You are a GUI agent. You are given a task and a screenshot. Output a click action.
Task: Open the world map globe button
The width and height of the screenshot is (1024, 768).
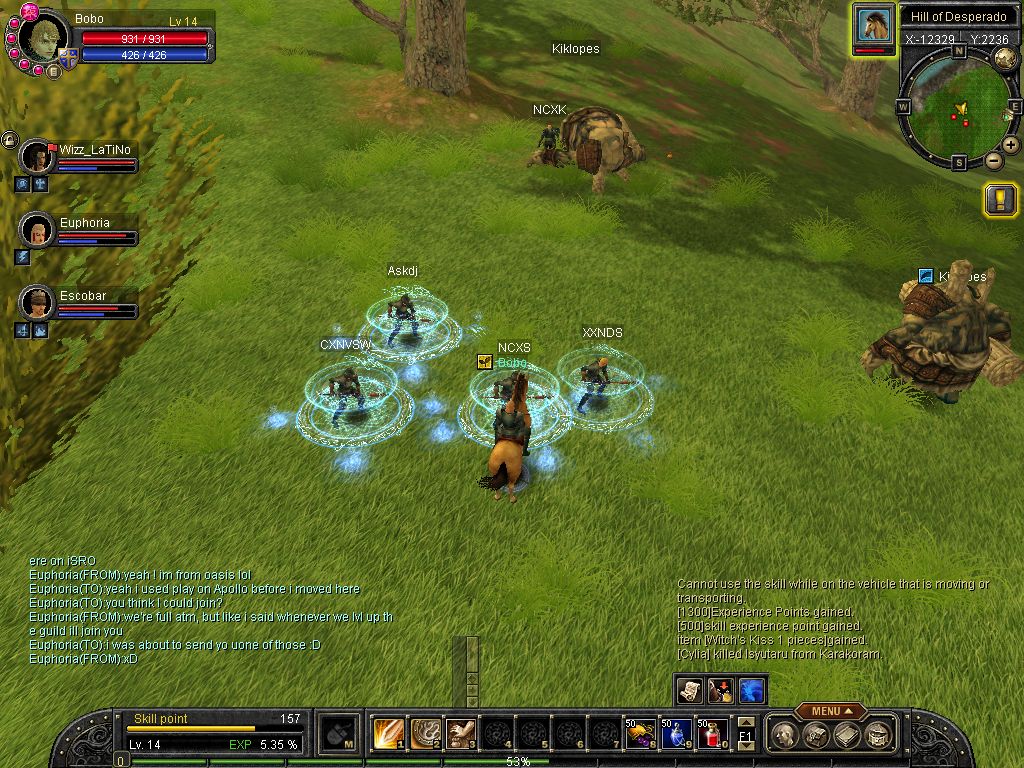pos(1005,59)
